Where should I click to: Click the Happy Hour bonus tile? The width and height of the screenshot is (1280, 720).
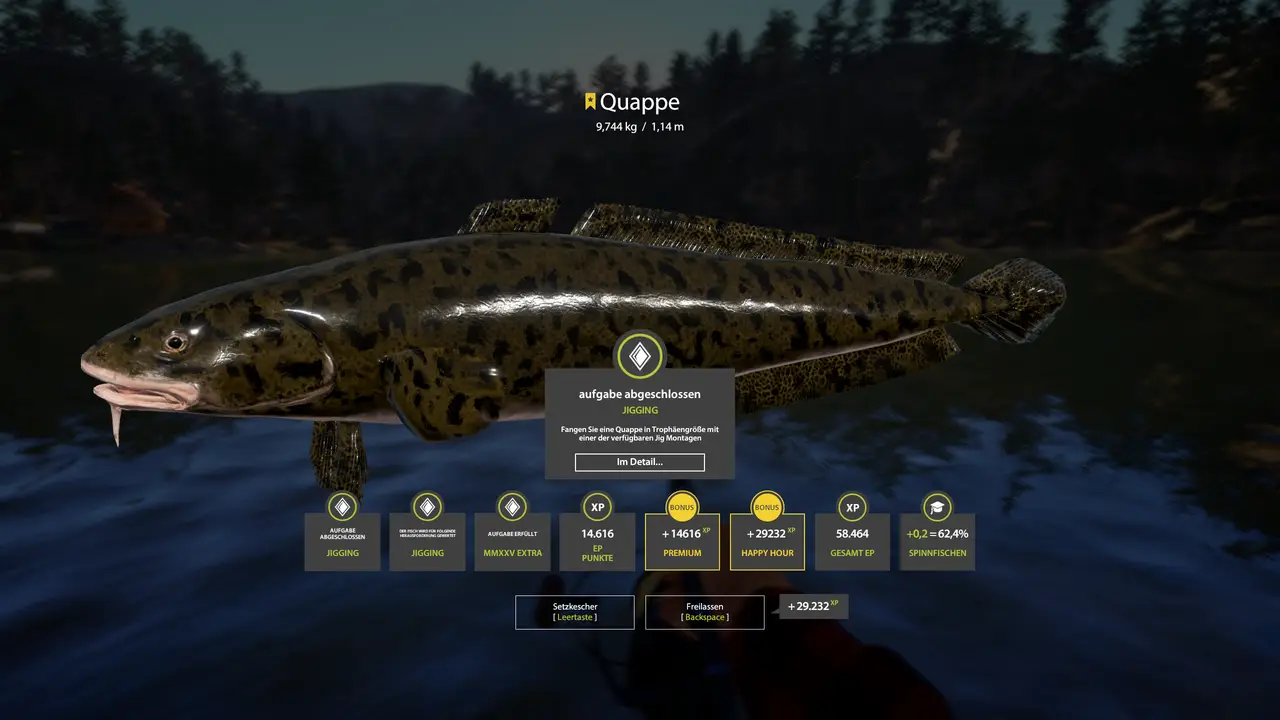pyautogui.click(x=767, y=541)
